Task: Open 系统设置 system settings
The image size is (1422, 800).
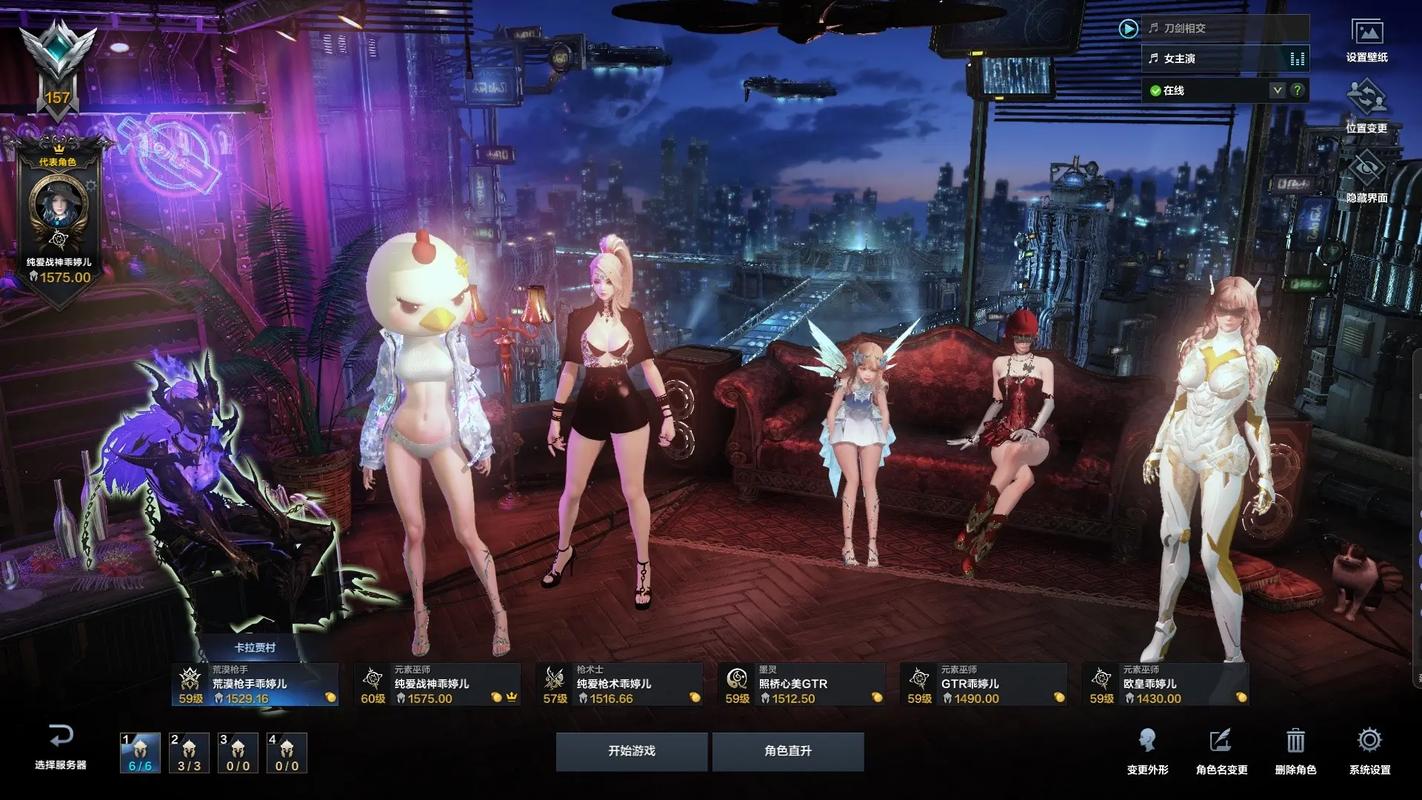Action: tap(1369, 750)
